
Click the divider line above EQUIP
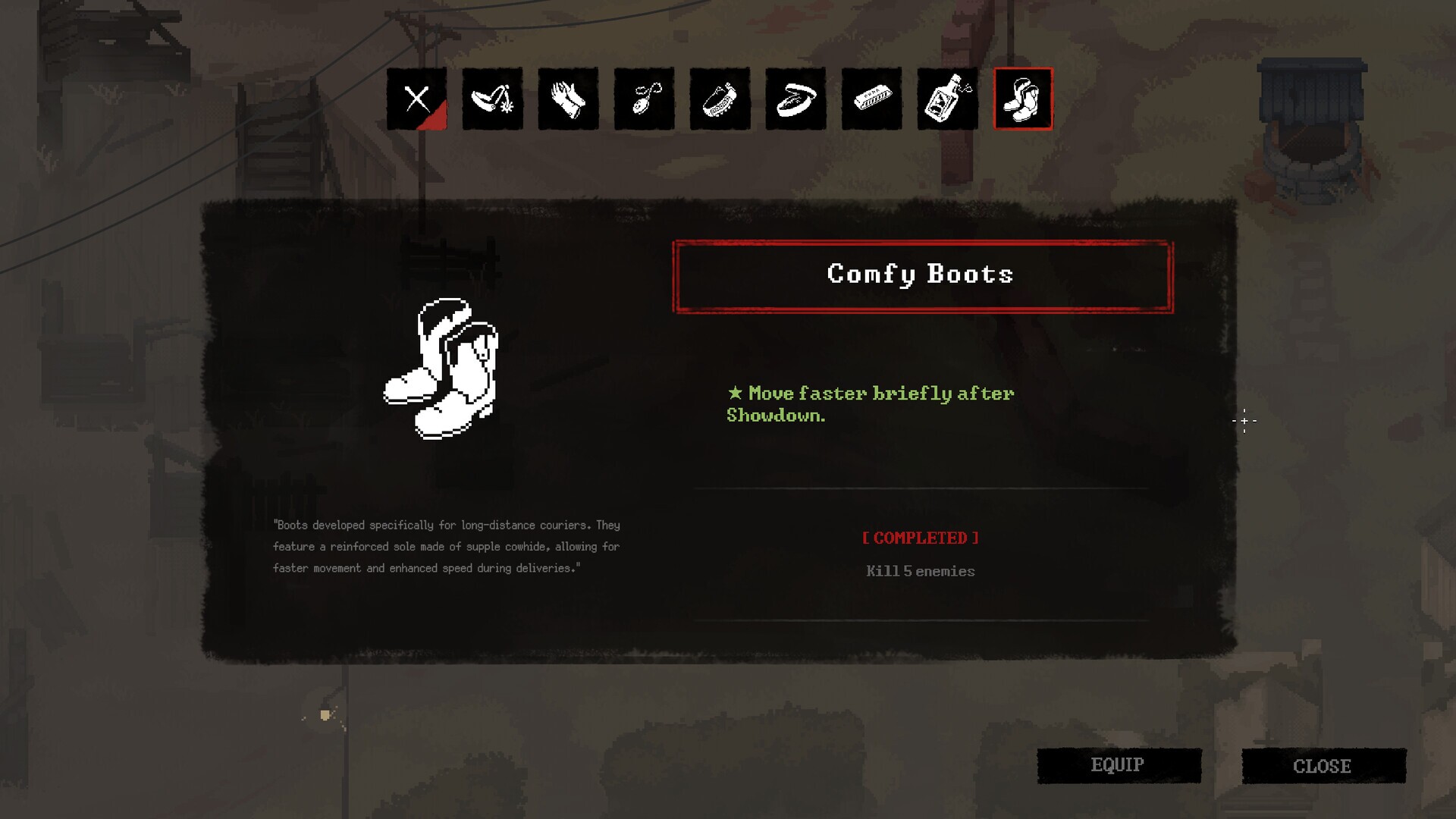pyautogui.click(x=920, y=620)
